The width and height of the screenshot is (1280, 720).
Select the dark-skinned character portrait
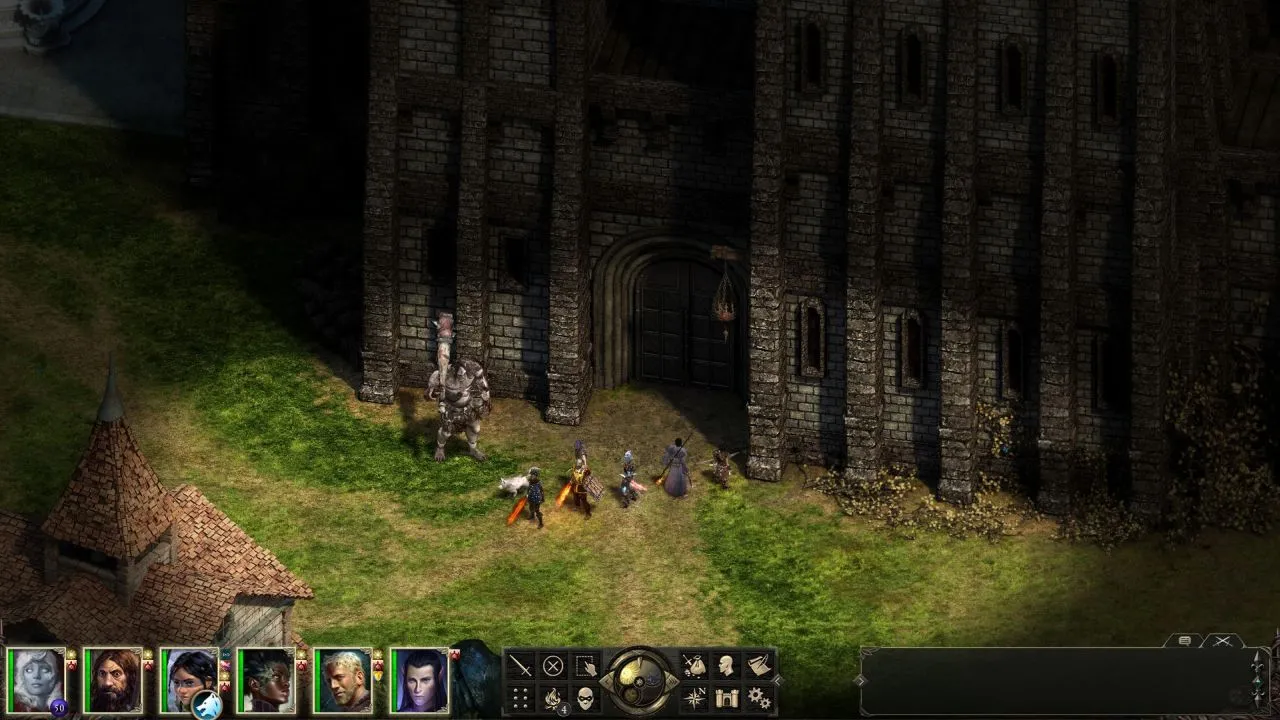pyautogui.click(x=265, y=680)
